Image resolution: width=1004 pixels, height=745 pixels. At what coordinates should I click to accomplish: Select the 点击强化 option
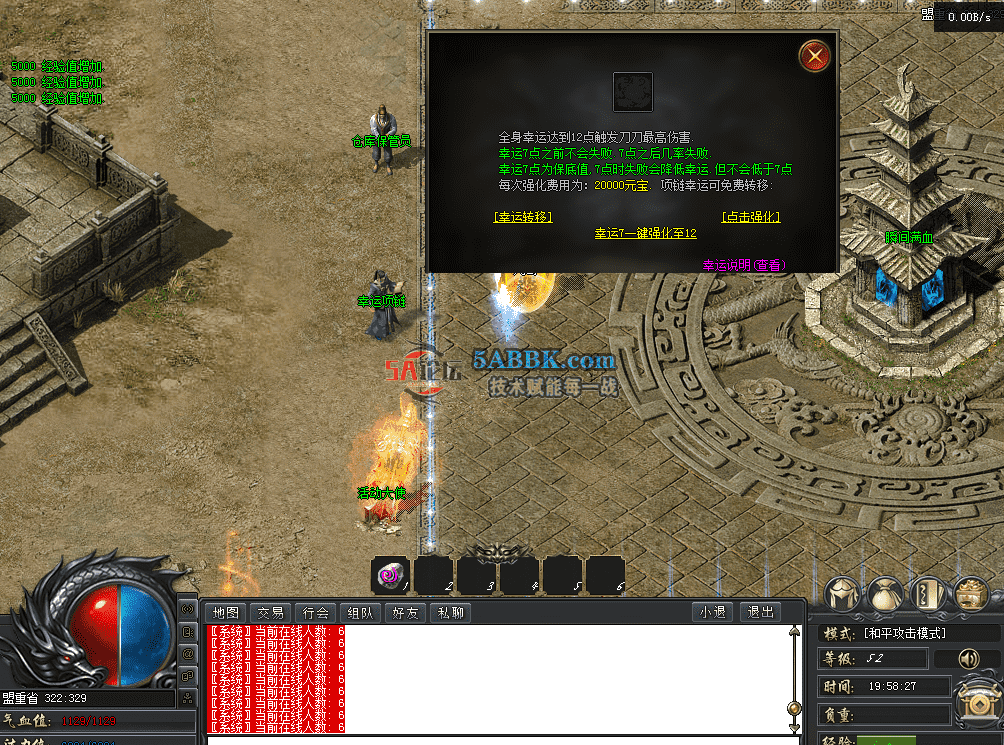750,216
